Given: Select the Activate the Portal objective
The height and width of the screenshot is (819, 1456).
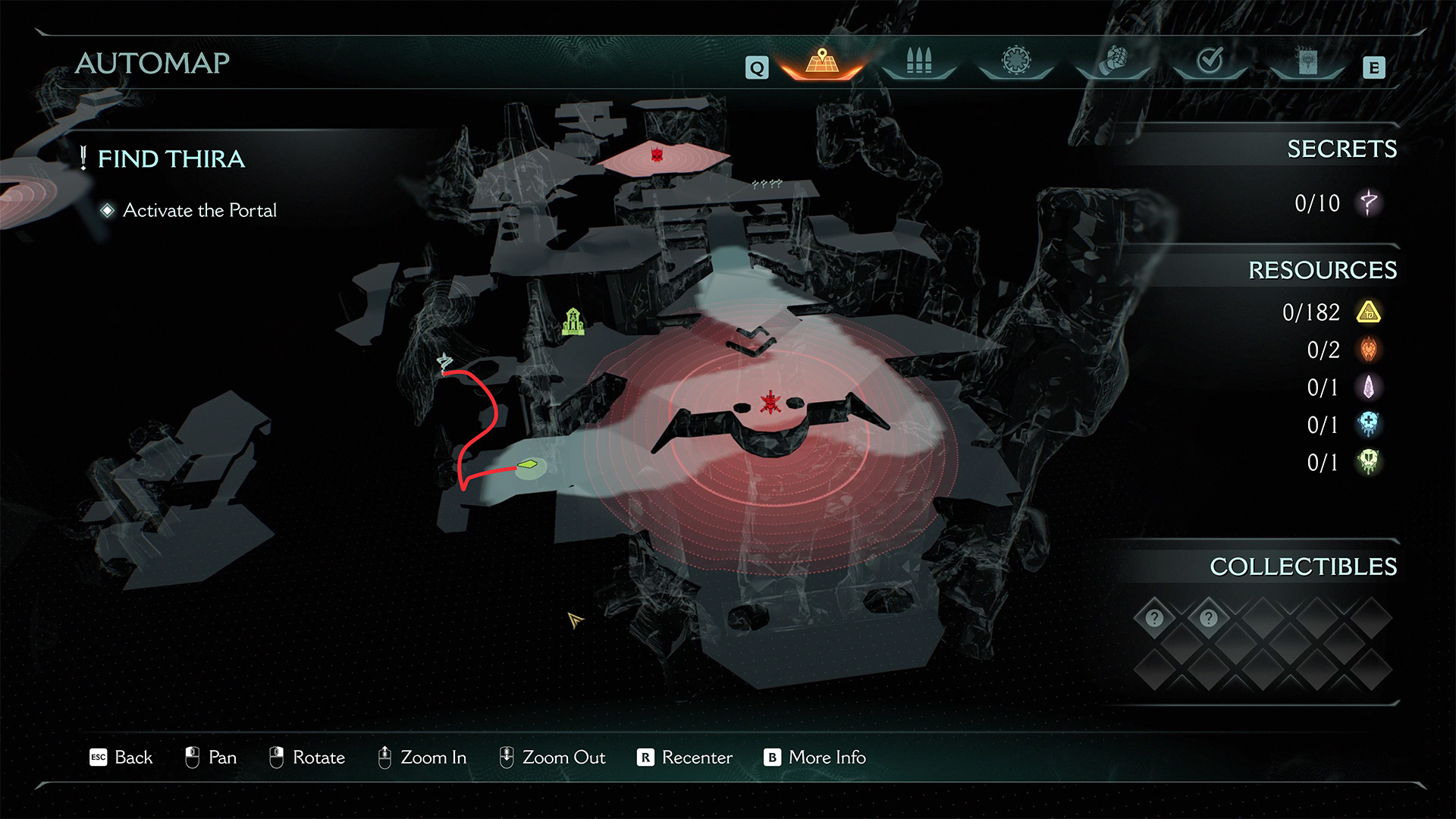Looking at the screenshot, I should click(199, 210).
